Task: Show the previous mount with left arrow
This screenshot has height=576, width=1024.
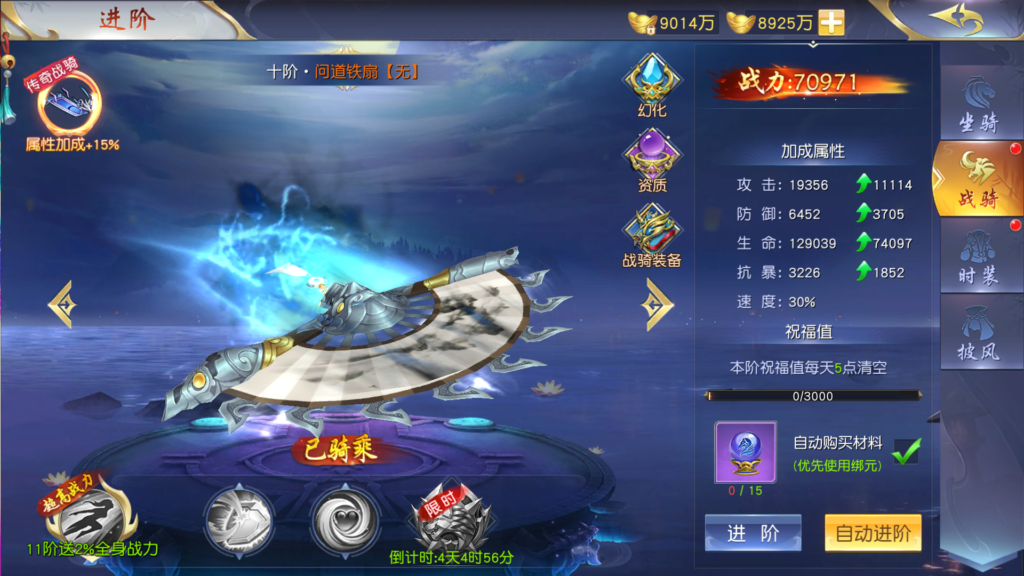Action: tap(61, 304)
